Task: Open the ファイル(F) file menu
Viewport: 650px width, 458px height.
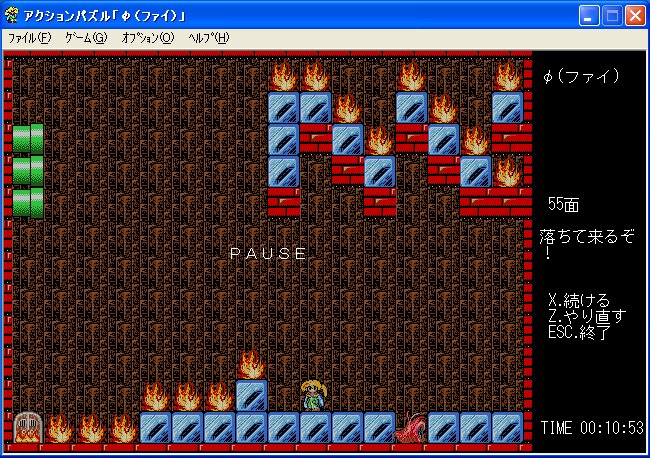Action: point(29,38)
